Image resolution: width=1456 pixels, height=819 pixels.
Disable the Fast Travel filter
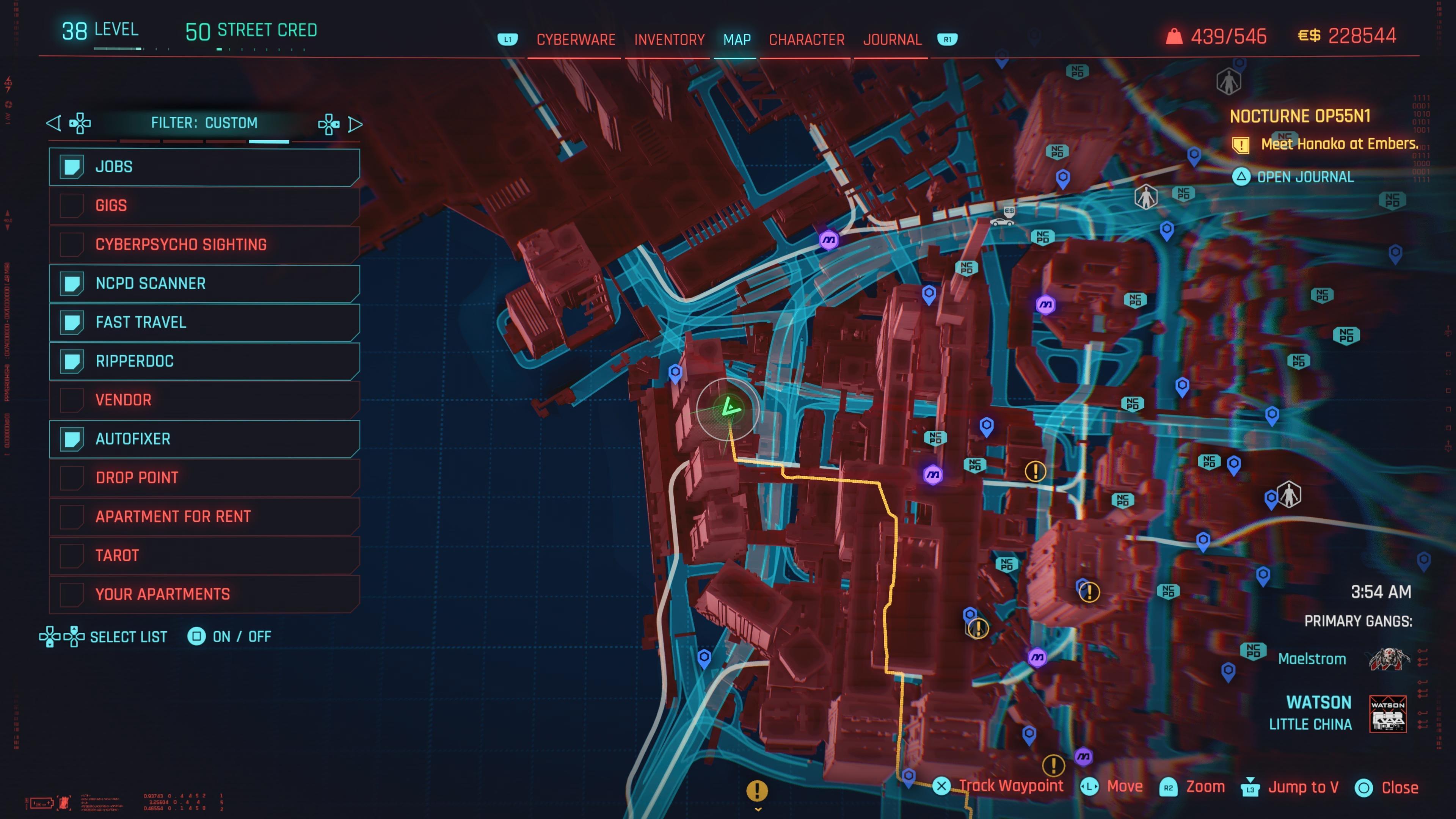coord(204,322)
